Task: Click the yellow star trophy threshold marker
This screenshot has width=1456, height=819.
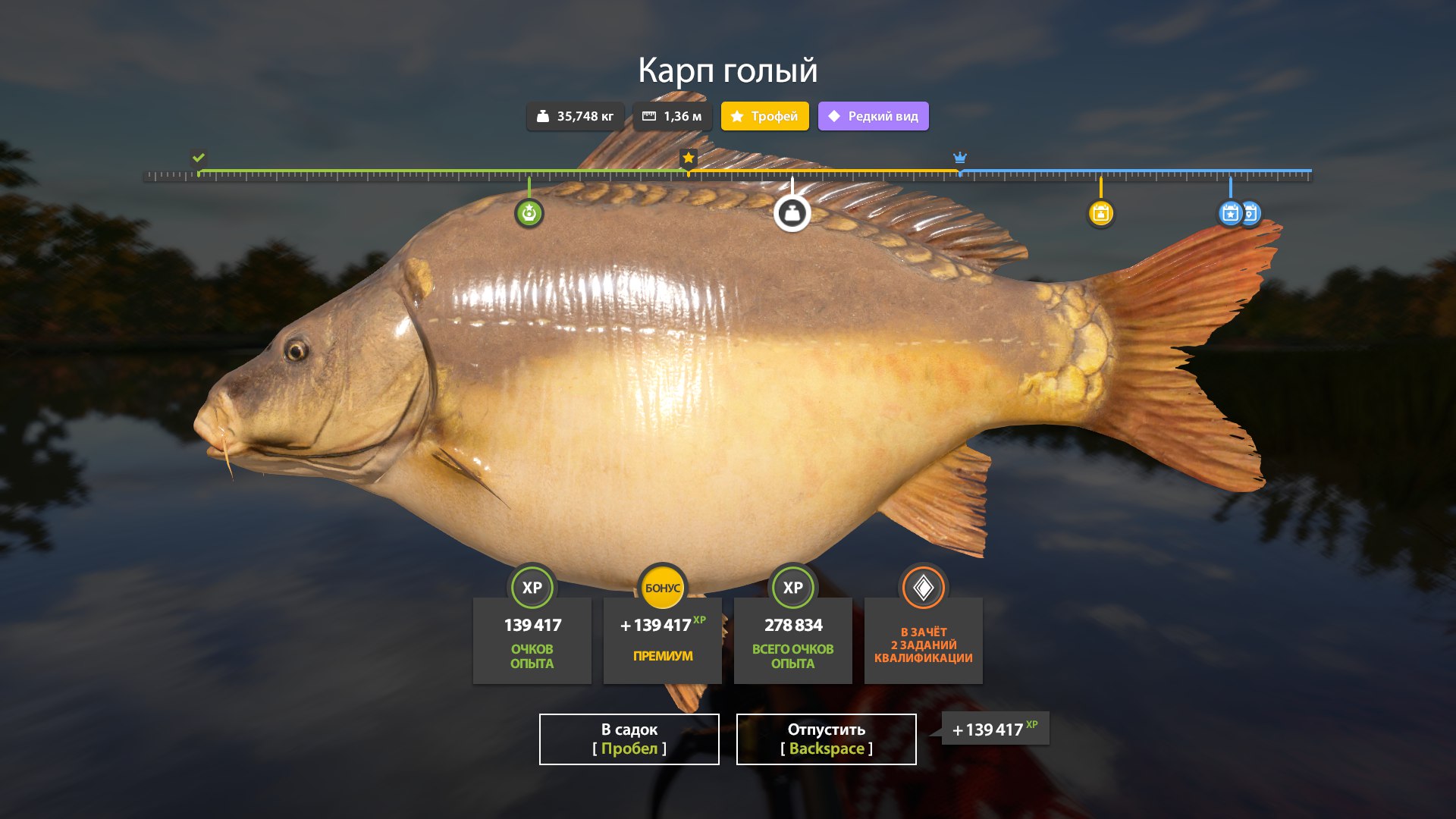Action: tap(688, 158)
